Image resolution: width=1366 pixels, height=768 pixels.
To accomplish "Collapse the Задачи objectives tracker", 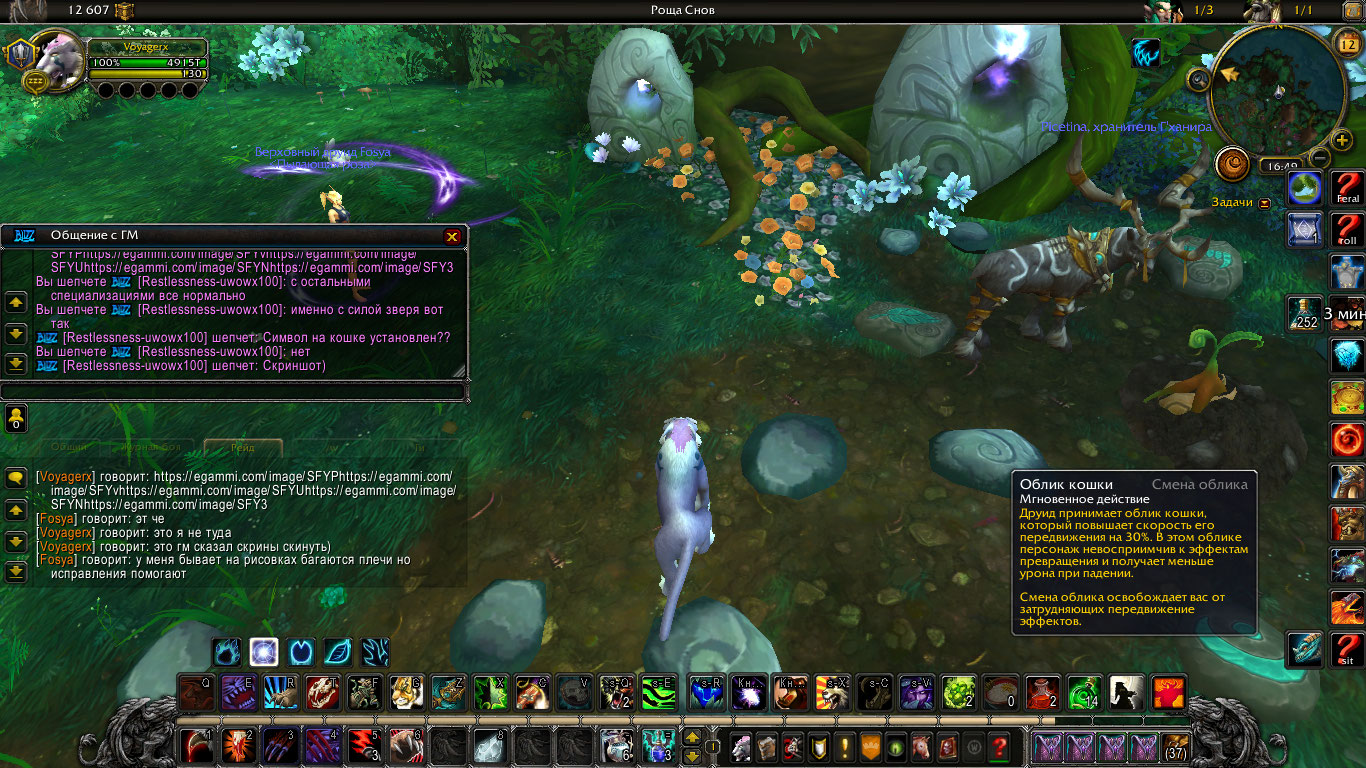I will (1265, 202).
